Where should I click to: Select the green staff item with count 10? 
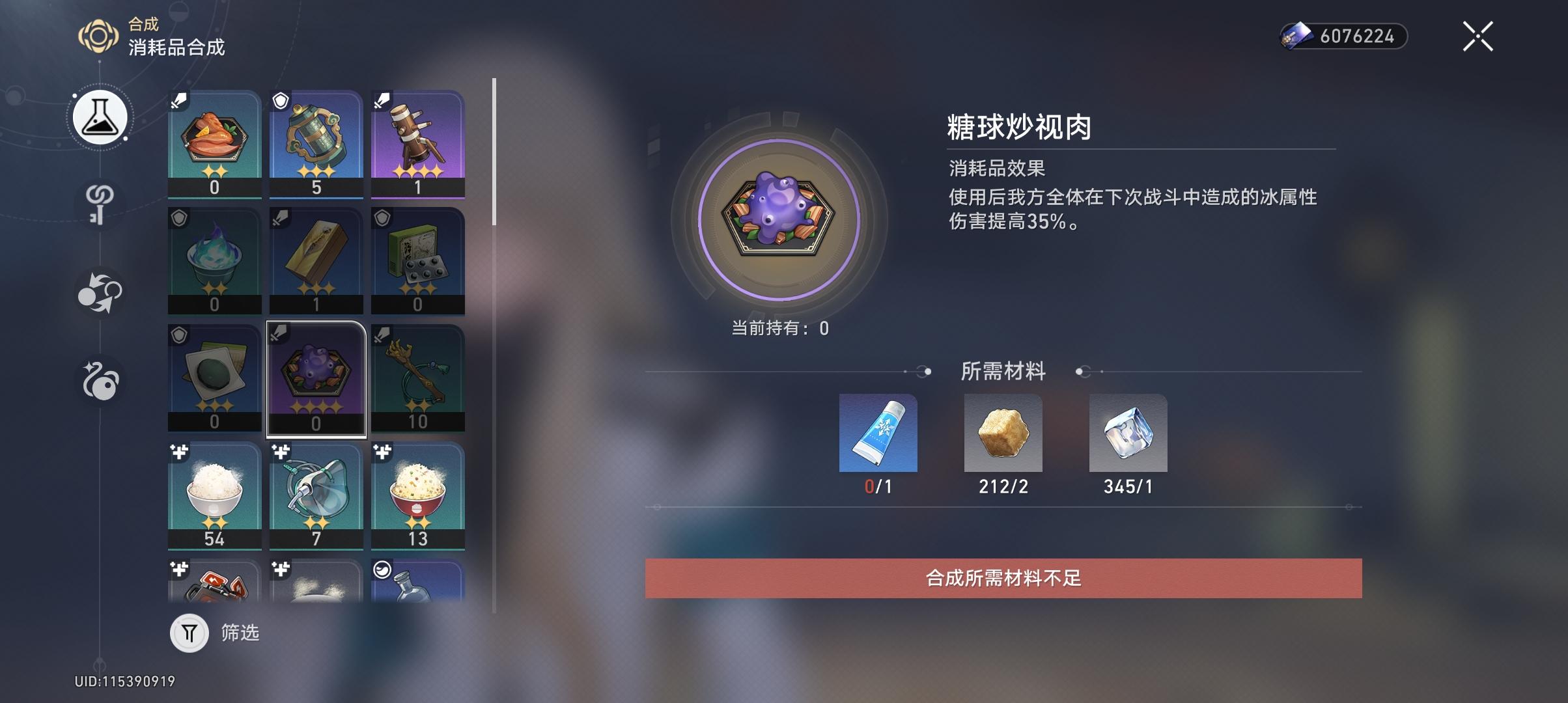coord(418,376)
